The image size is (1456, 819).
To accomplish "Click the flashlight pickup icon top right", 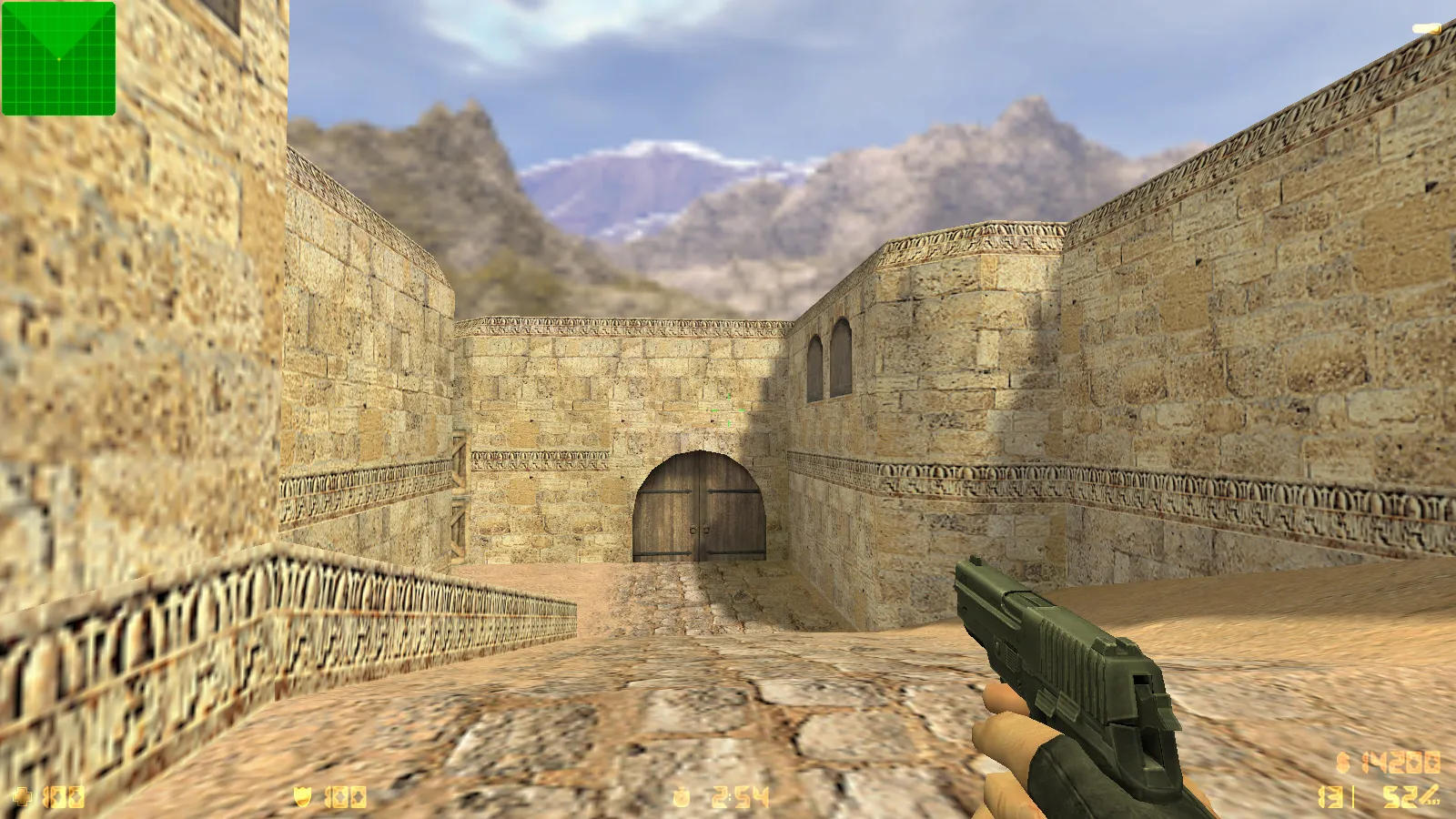I will coord(1424,28).
